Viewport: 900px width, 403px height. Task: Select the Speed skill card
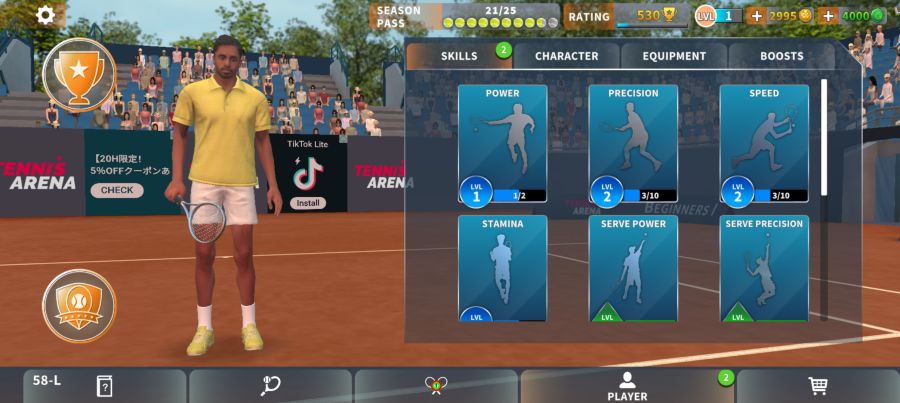764,144
